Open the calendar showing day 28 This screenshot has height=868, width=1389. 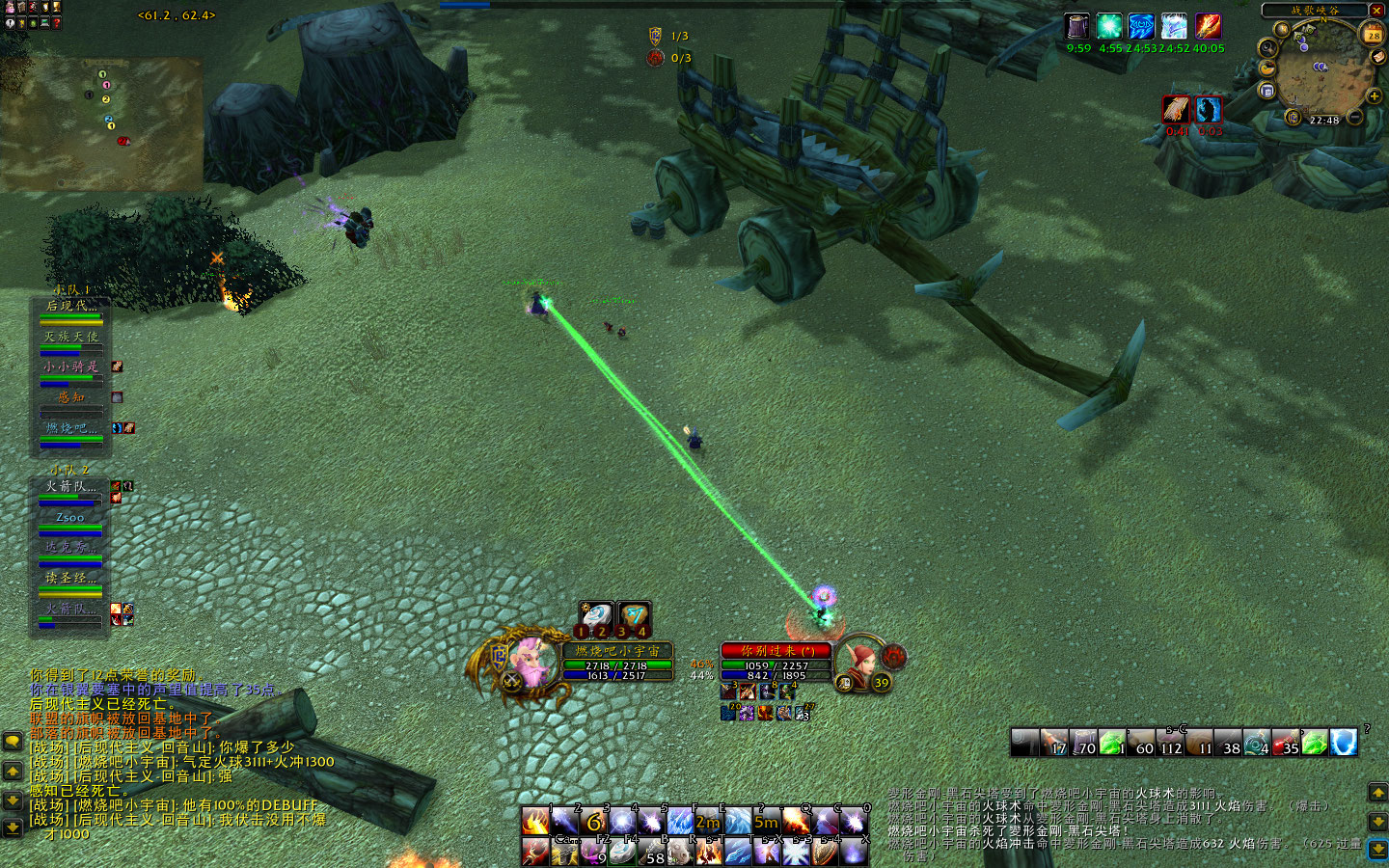[1372, 35]
